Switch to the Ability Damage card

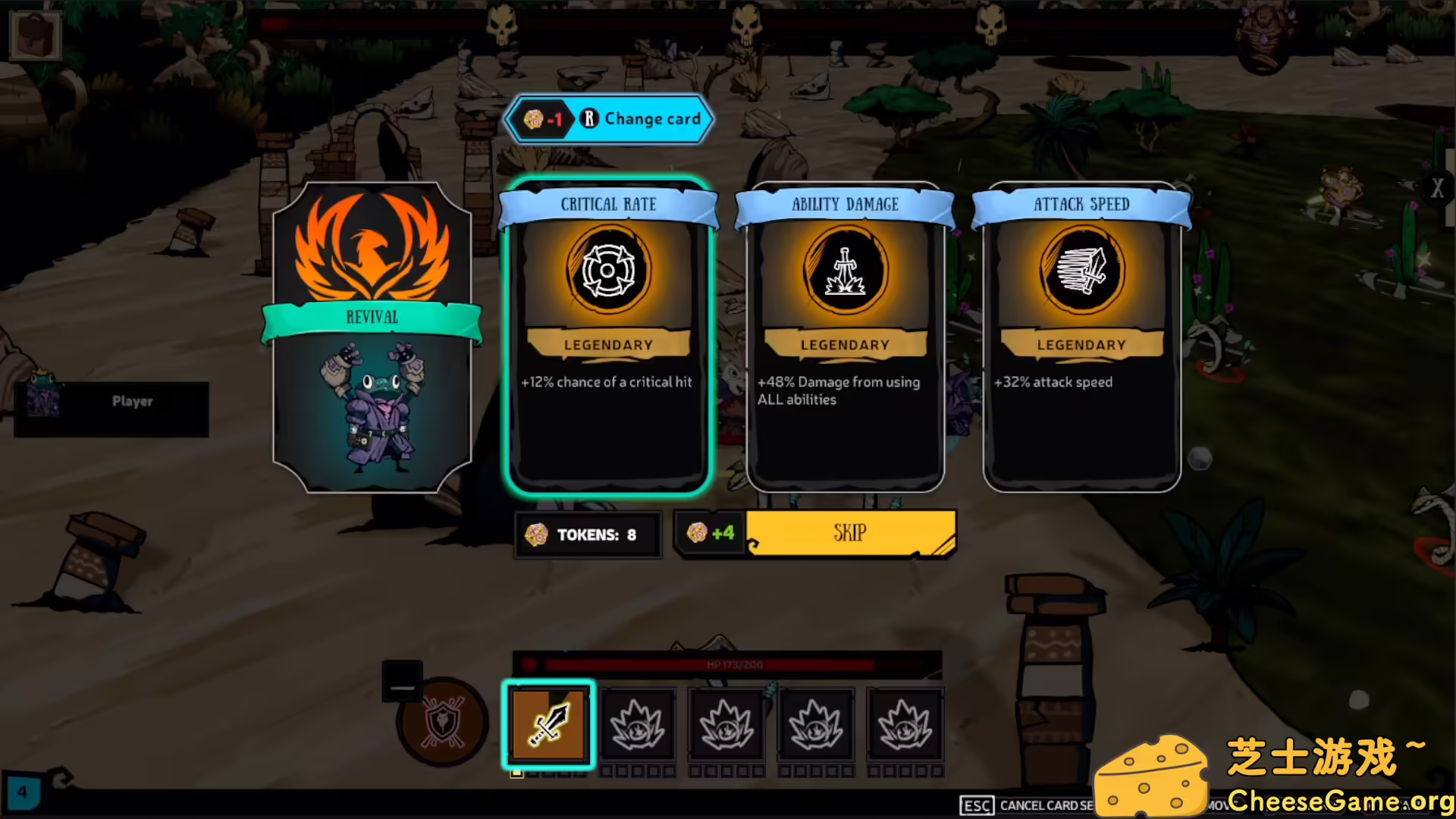coord(844,341)
